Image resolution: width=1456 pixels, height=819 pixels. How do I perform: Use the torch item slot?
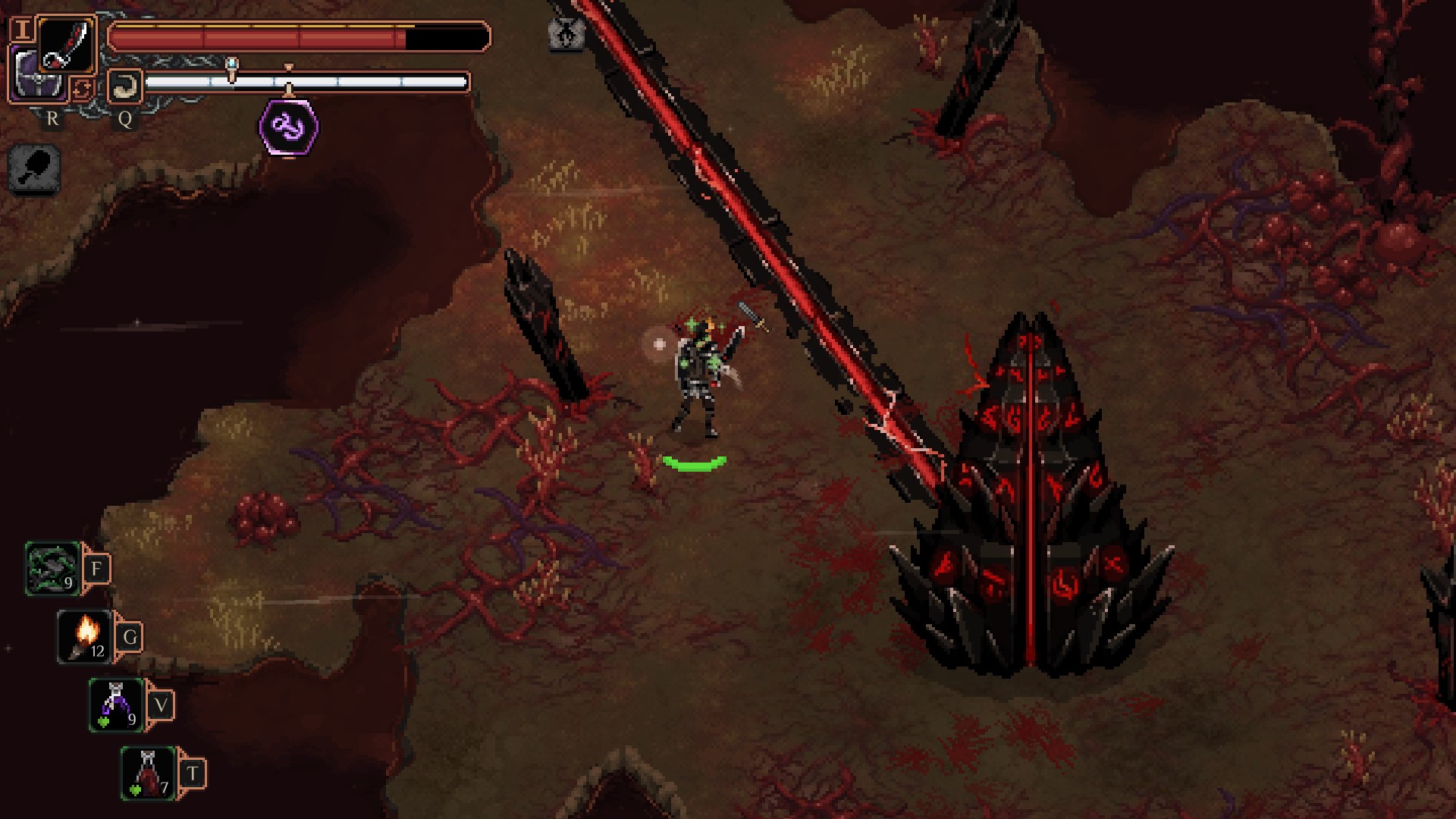[x=85, y=637]
